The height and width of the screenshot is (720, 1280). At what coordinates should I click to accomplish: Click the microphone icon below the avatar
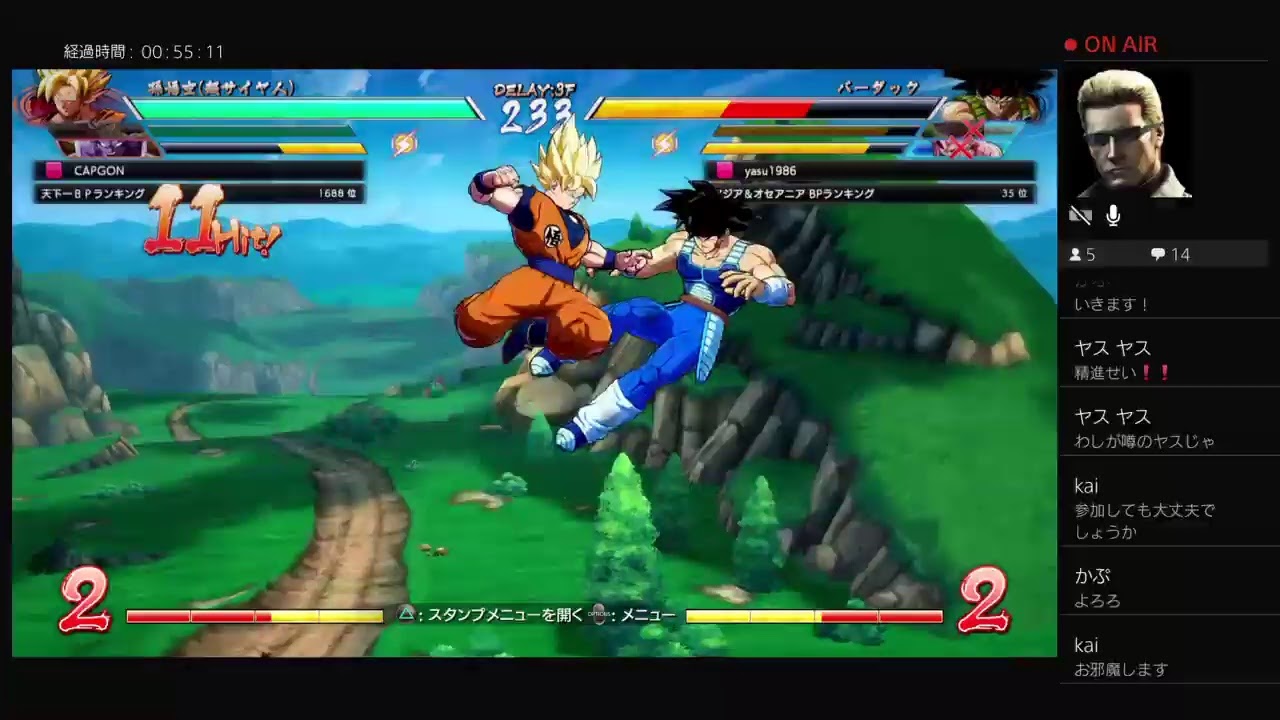(1112, 215)
